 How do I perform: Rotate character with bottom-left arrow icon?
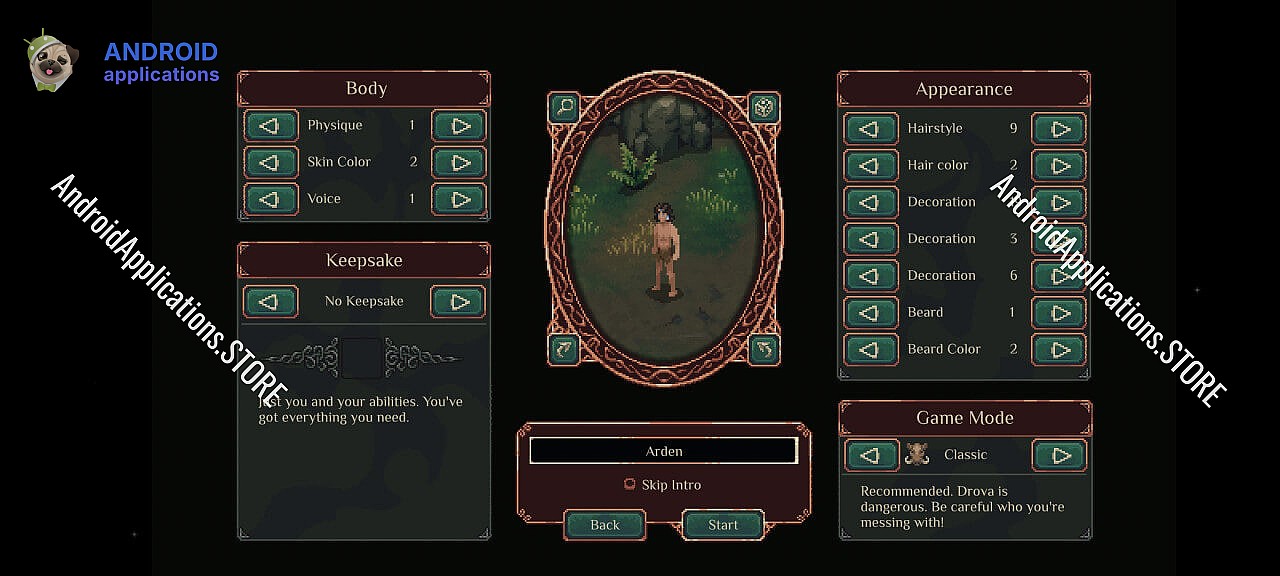[563, 349]
